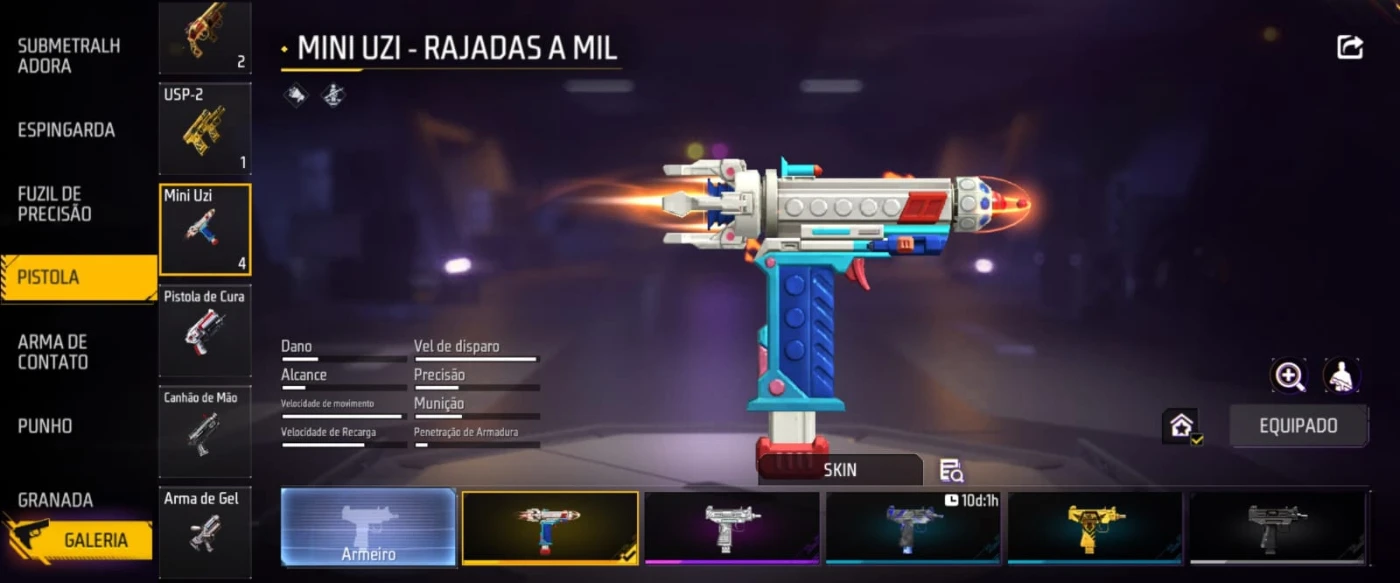Click the share icon
This screenshot has height=583, width=1400.
1350,47
